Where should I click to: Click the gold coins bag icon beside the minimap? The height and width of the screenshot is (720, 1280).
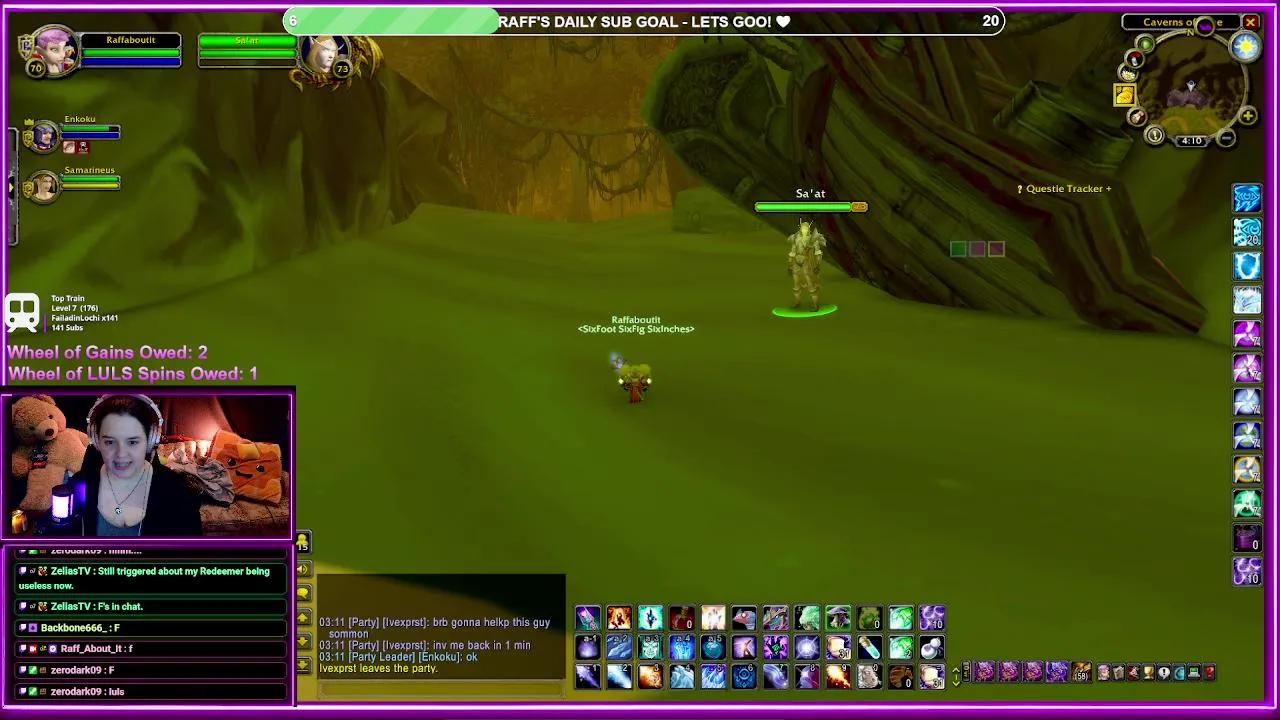[x=1126, y=96]
